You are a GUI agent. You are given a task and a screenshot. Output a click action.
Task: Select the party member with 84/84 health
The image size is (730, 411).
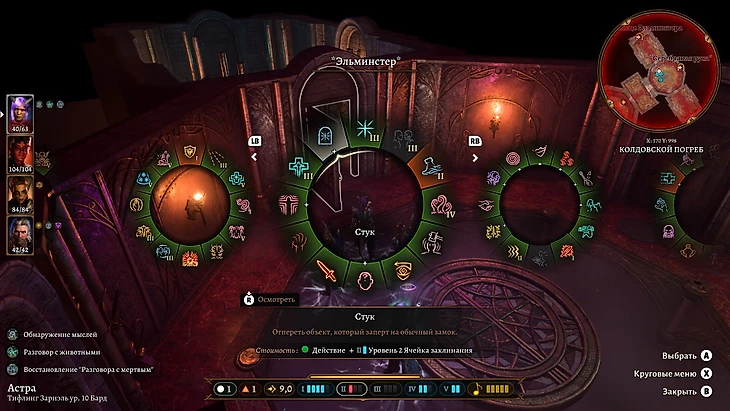tap(19, 189)
